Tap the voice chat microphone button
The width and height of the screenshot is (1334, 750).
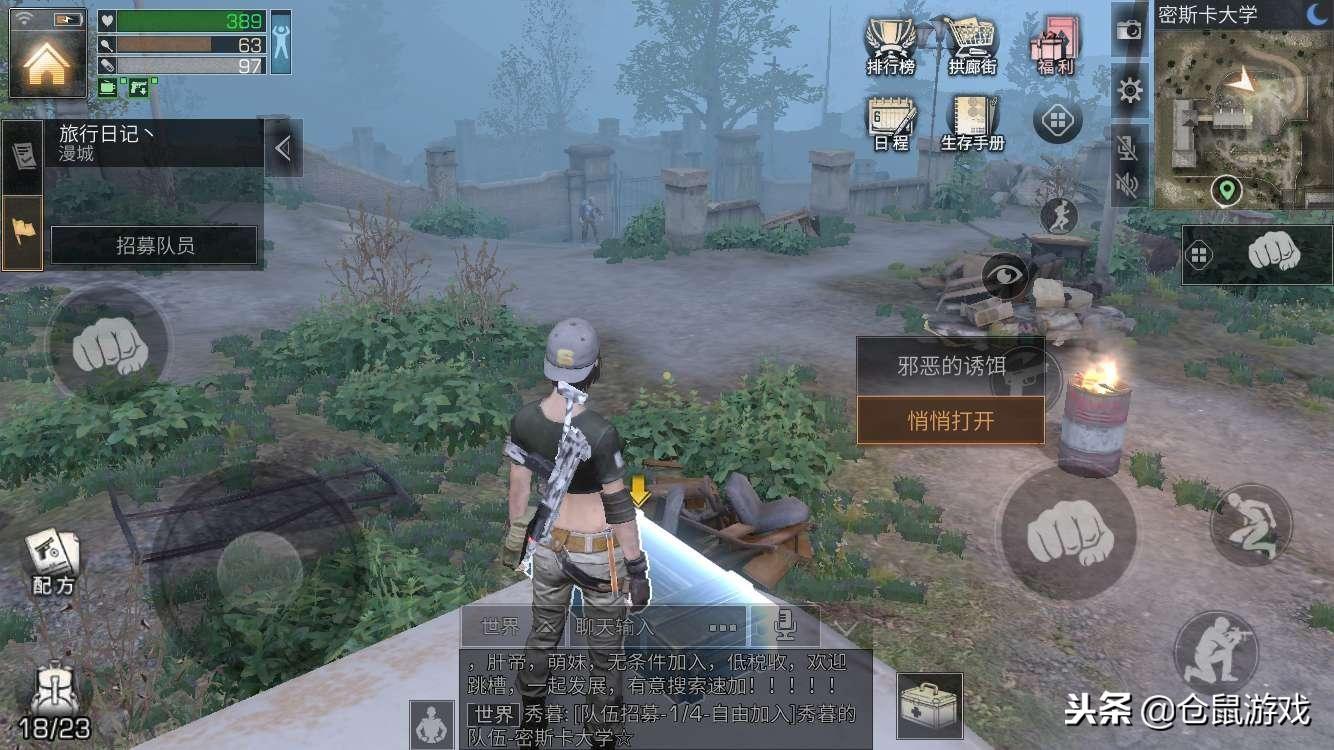(784, 627)
